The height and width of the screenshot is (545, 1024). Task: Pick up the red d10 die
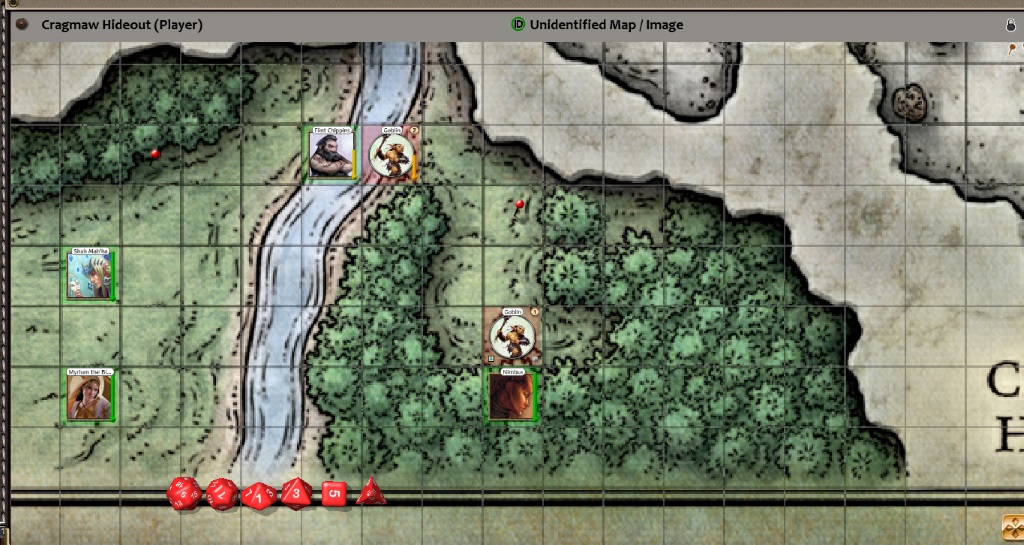point(258,494)
